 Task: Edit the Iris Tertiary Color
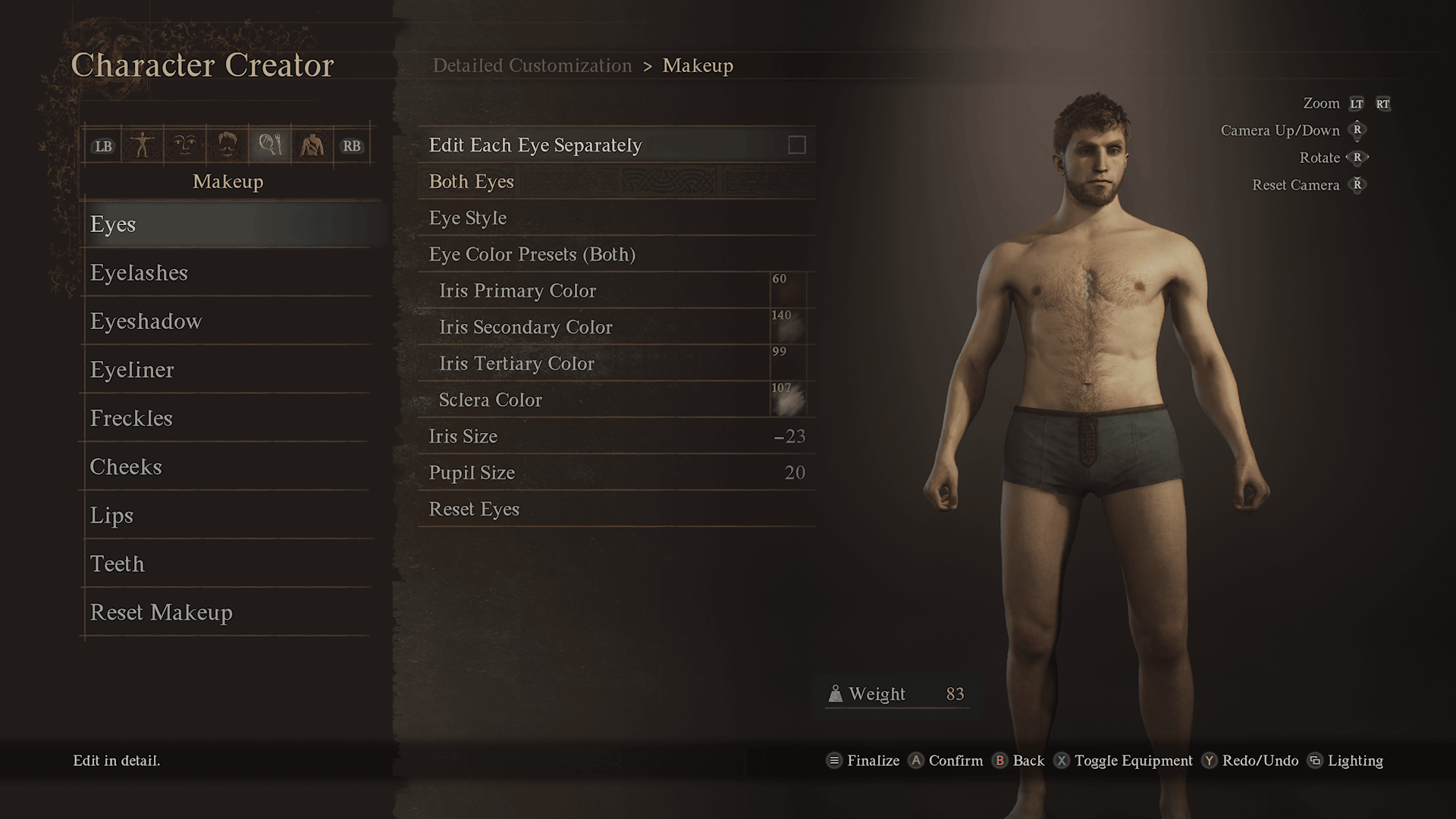point(788,364)
